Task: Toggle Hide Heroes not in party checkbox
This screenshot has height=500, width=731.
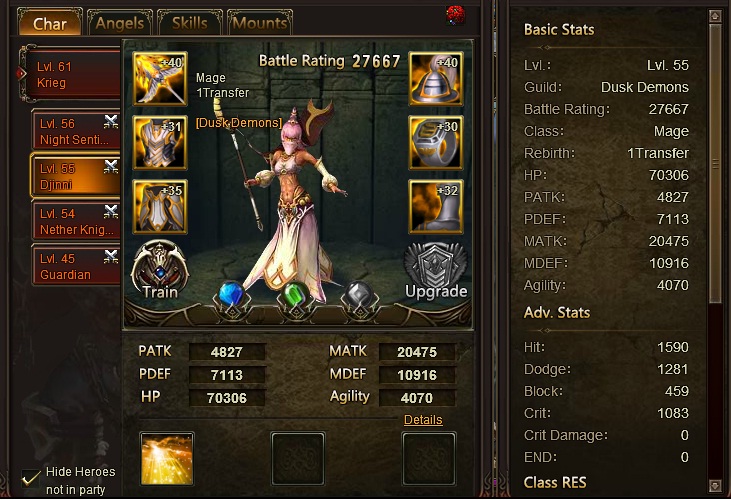Action: coord(32,477)
